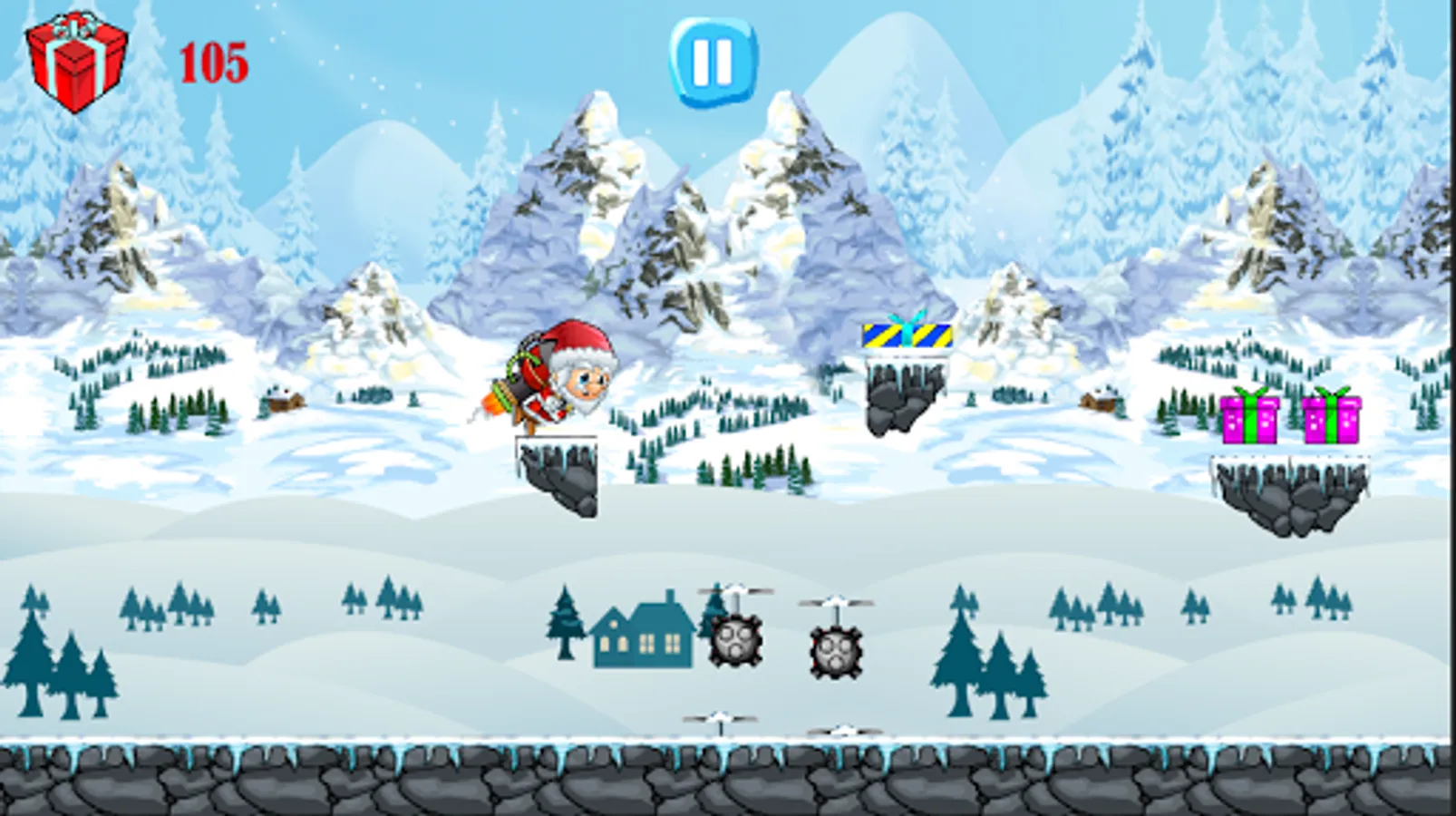Select the blue house in the background
Image resolution: width=1456 pixels, height=816 pixels.
[x=645, y=635]
